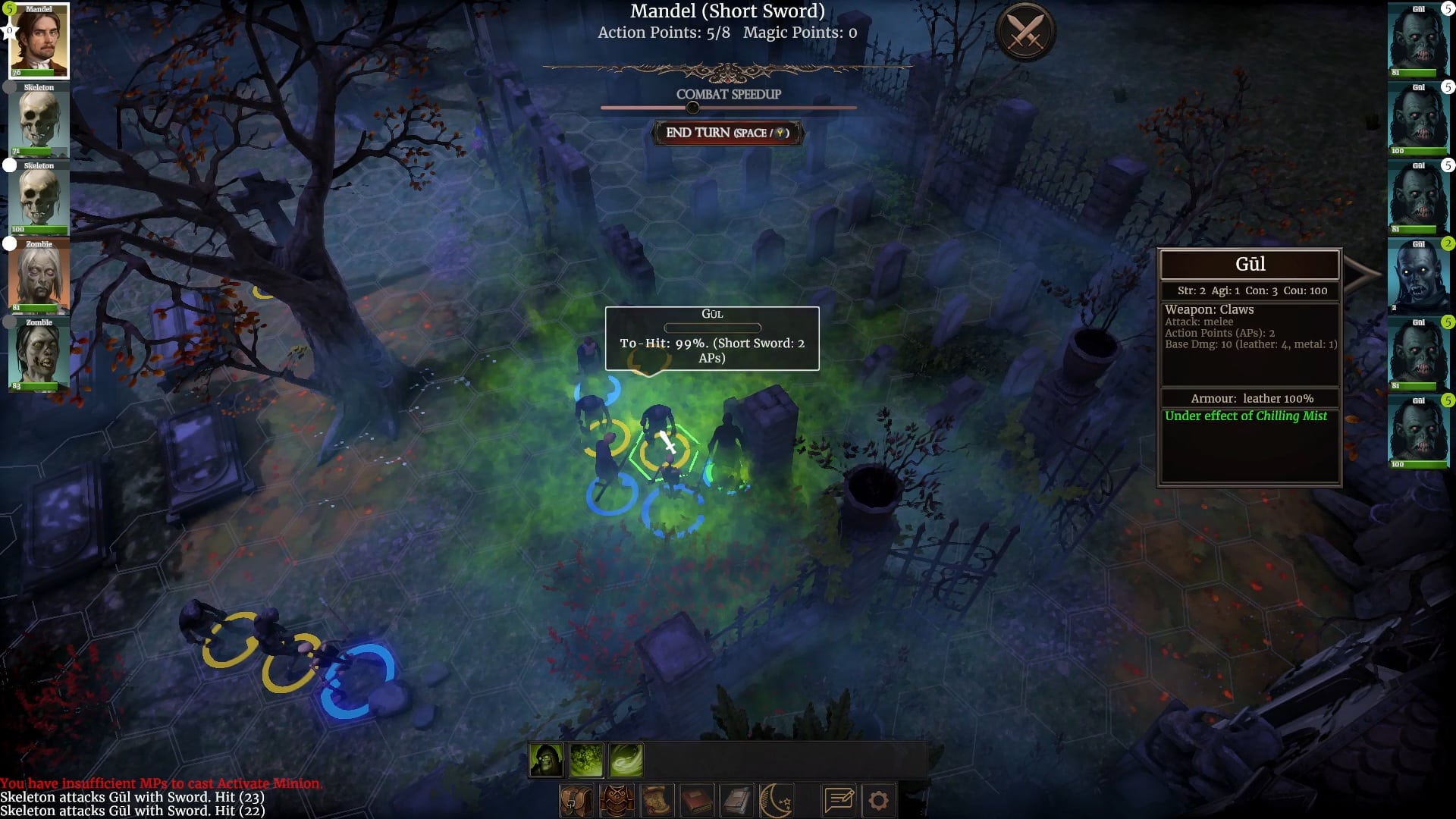Open the backpack inventory
1456x819 pixels.
pos(577,801)
